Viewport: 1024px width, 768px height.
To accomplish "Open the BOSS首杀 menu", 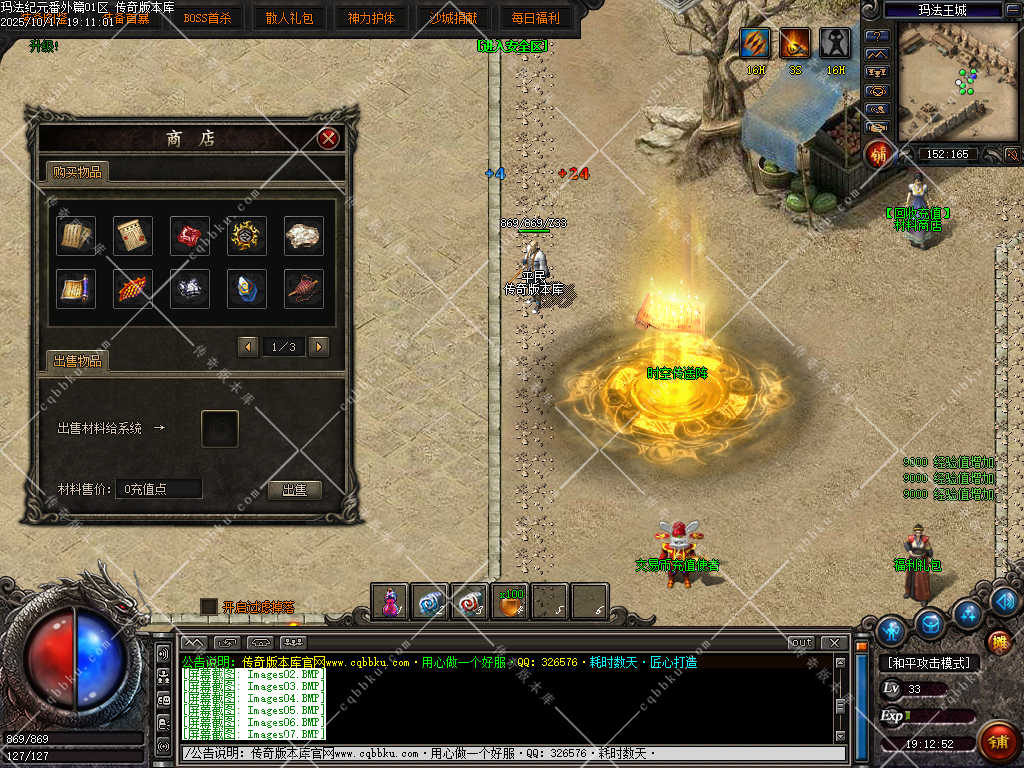I will coord(207,17).
